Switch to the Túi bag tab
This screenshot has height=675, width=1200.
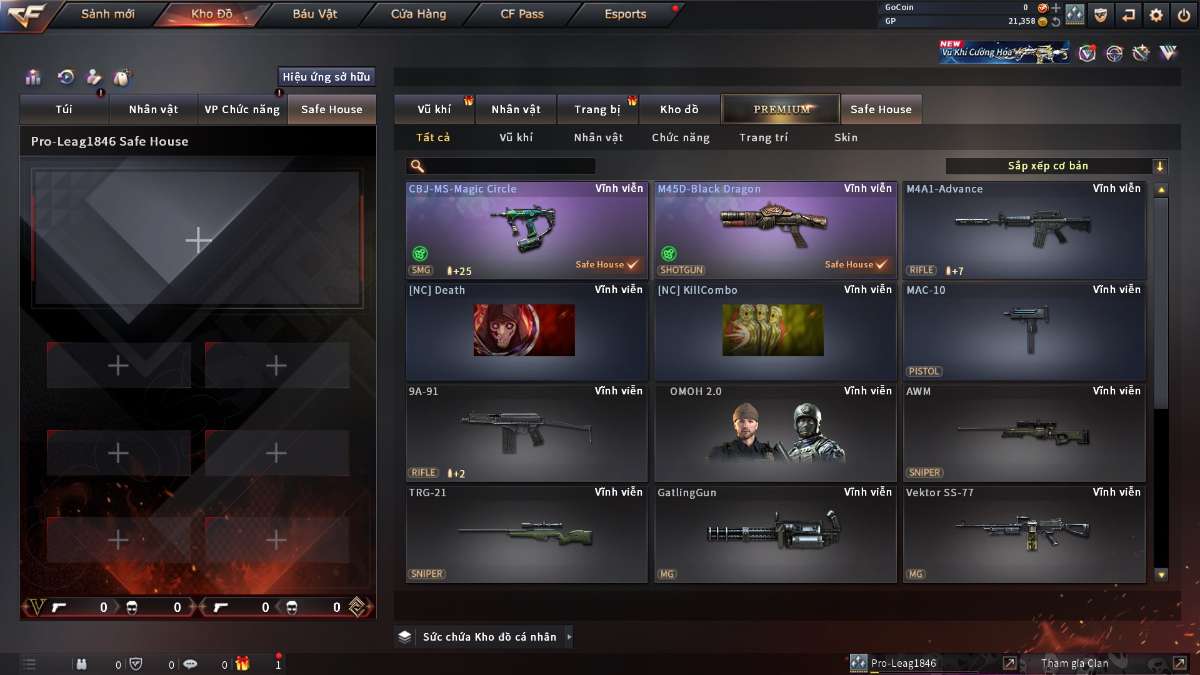pos(64,109)
